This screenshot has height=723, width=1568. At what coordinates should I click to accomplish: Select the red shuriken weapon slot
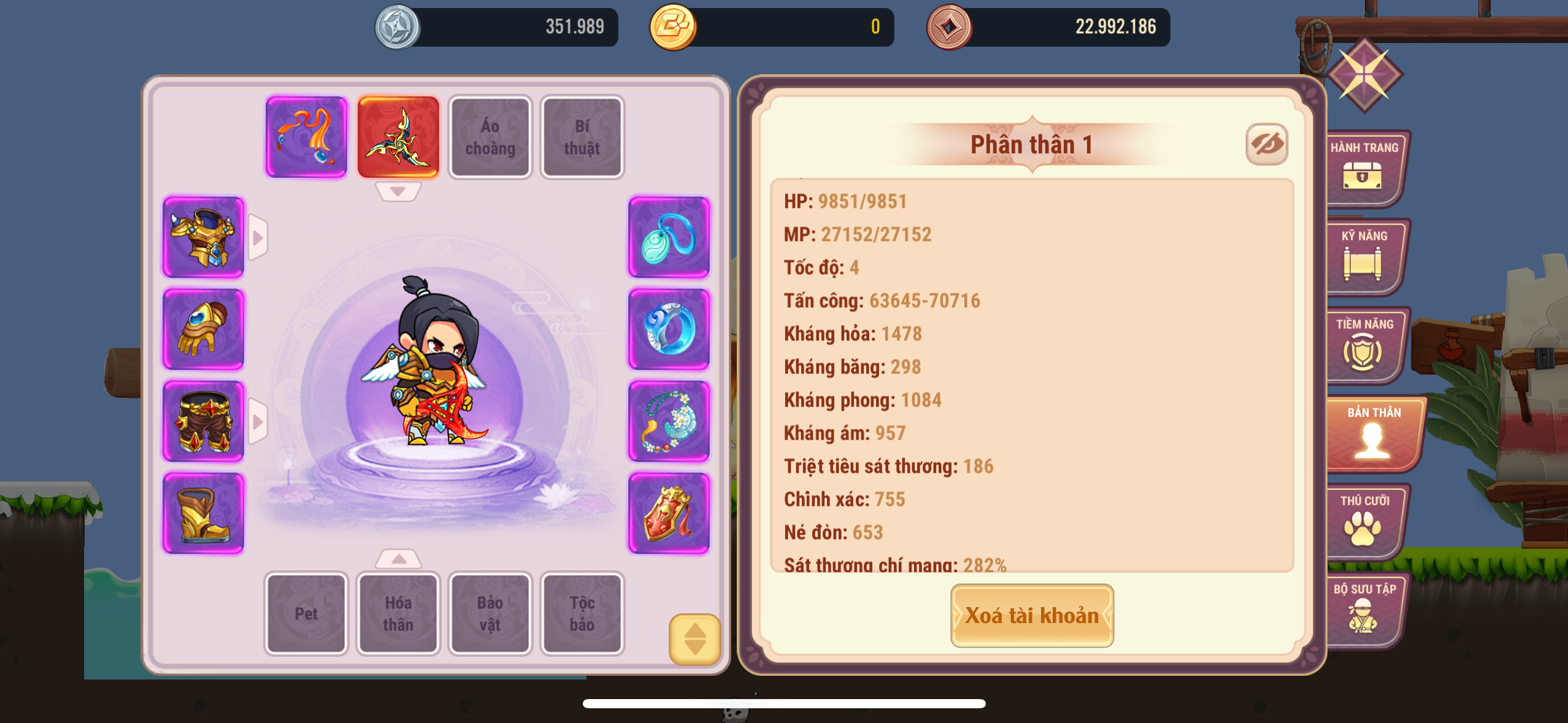[x=398, y=137]
